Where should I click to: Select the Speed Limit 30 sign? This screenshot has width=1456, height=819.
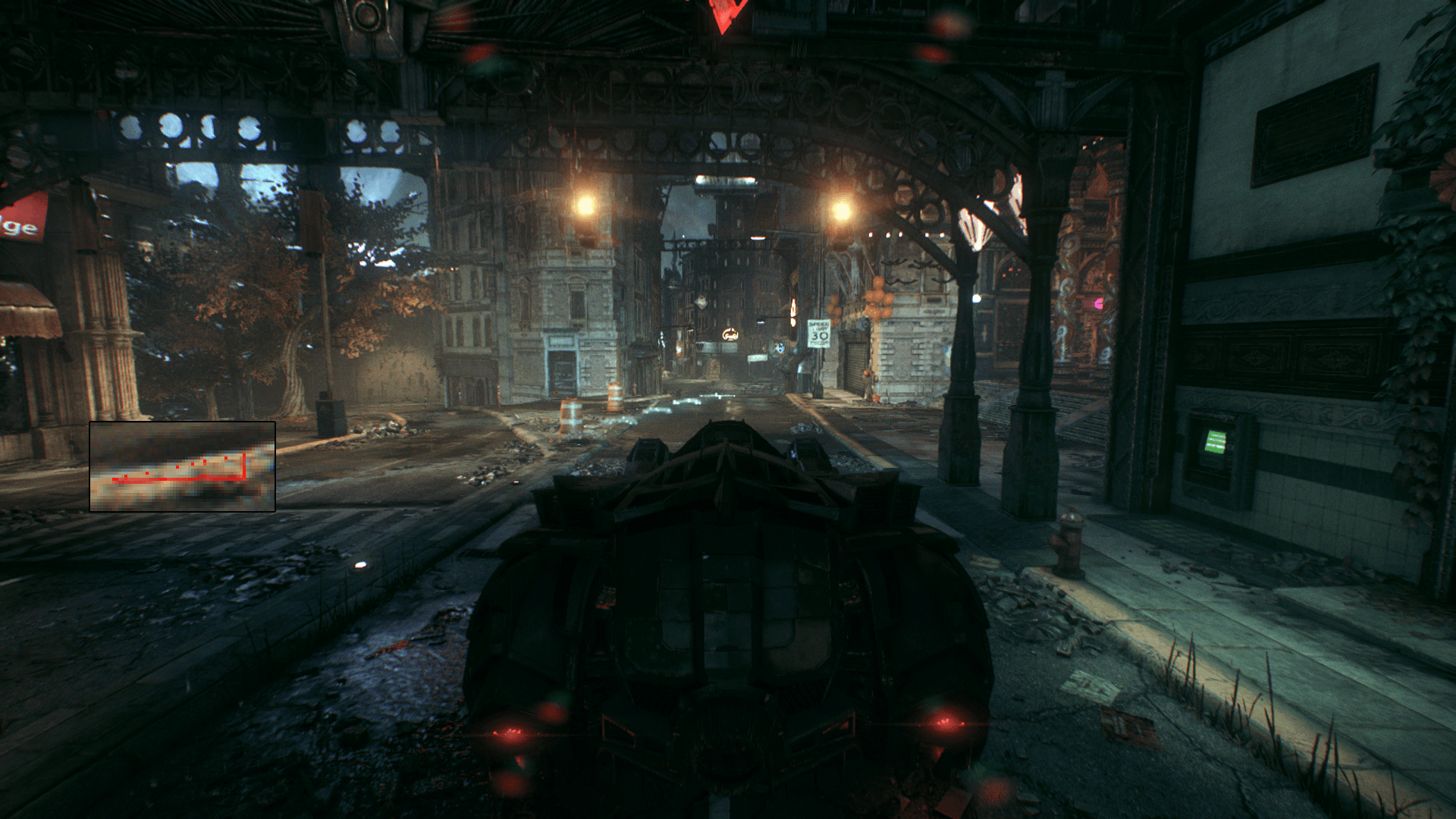[x=819, y=332]
